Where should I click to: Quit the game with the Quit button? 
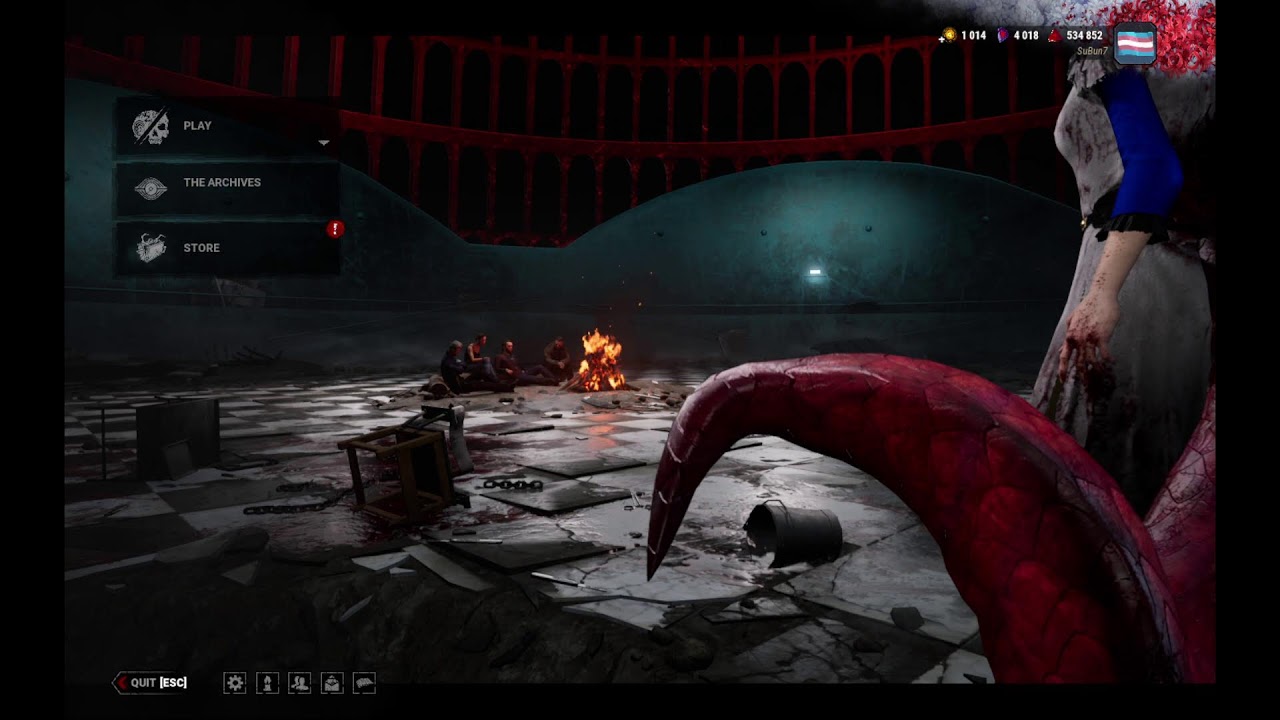click(151, 683)
